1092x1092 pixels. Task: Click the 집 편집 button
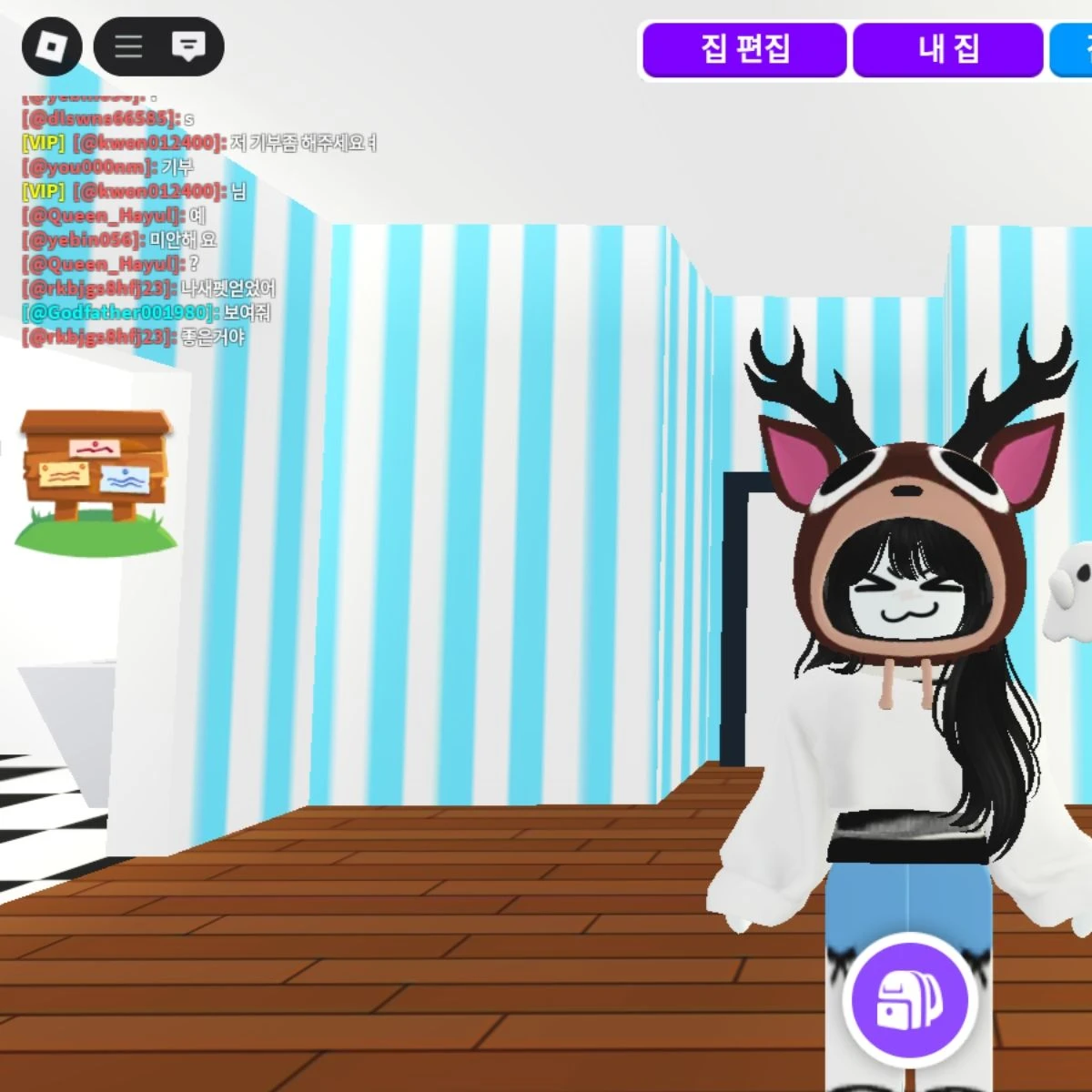point(744,49)
